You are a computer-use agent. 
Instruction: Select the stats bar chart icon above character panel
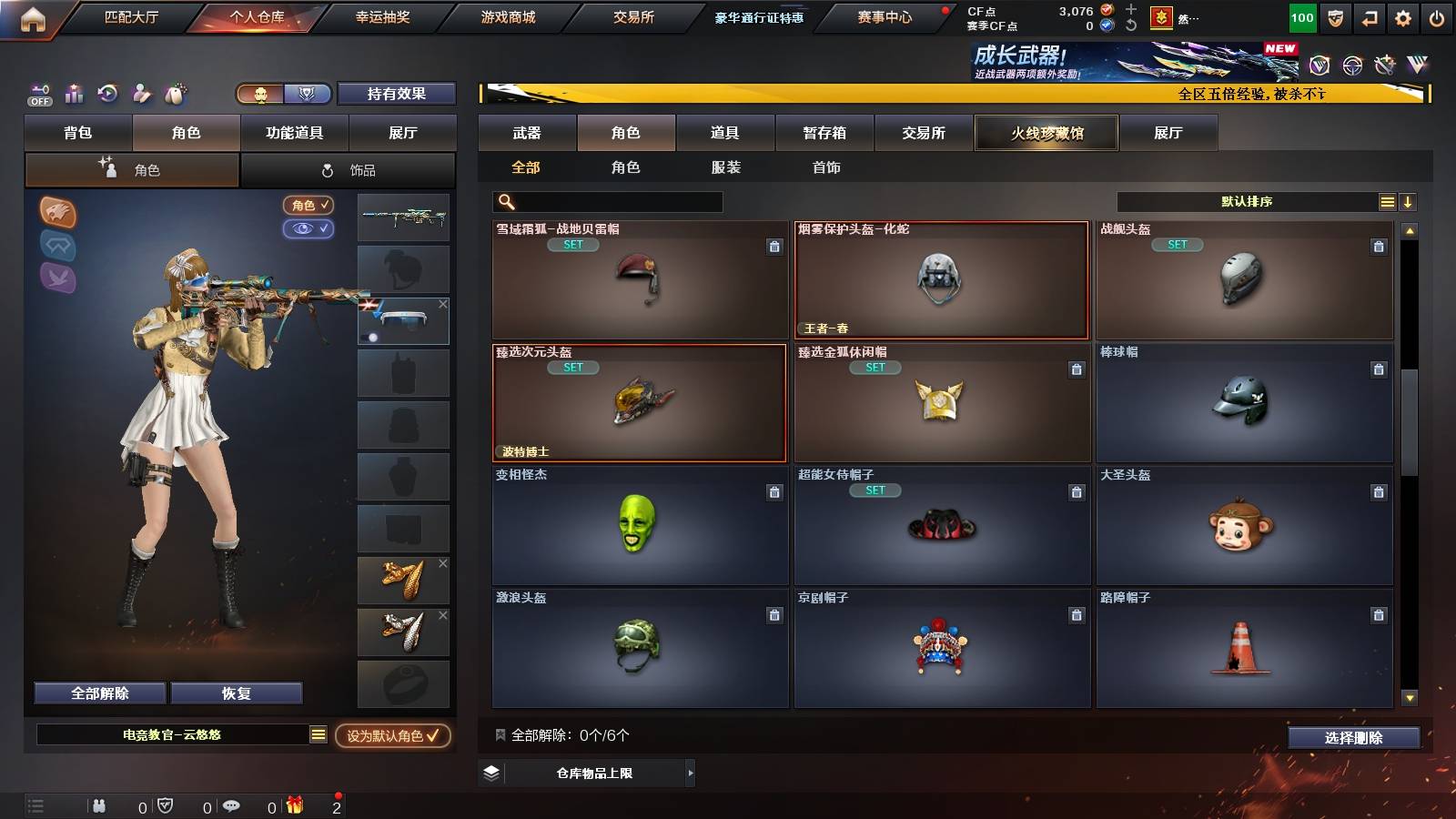74,94
